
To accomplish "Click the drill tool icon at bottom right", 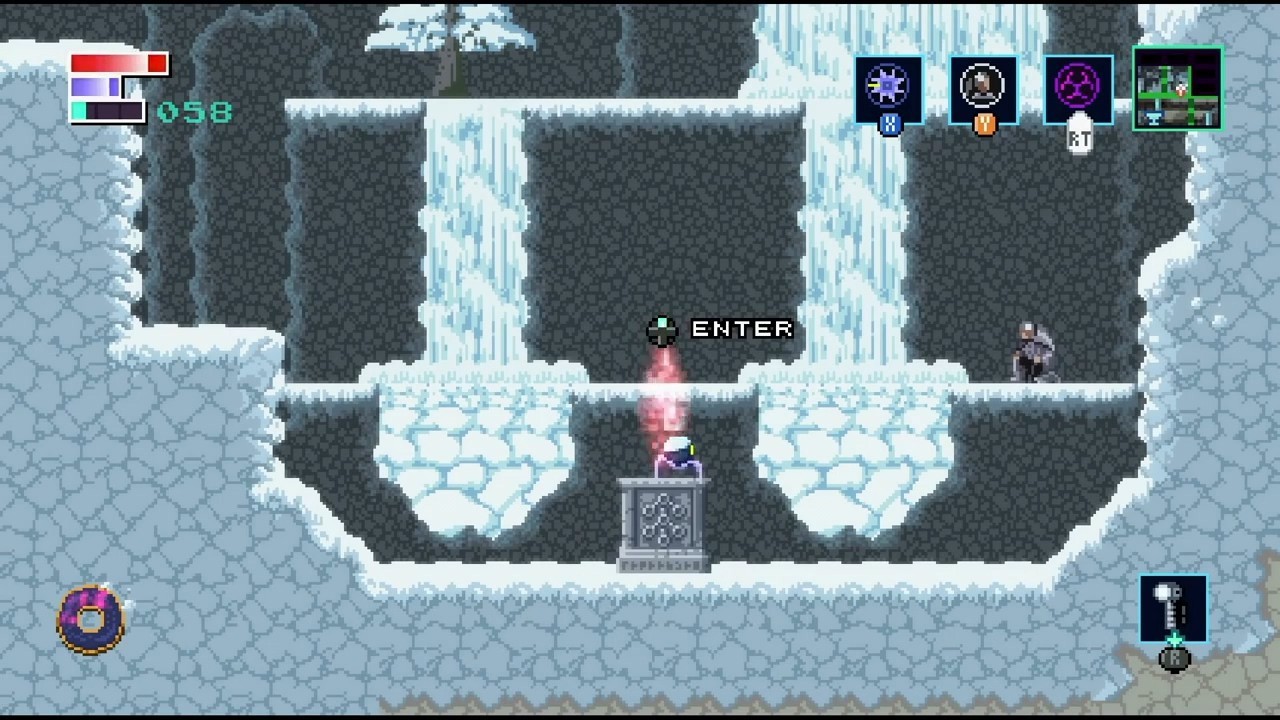I will point(1173,608).
